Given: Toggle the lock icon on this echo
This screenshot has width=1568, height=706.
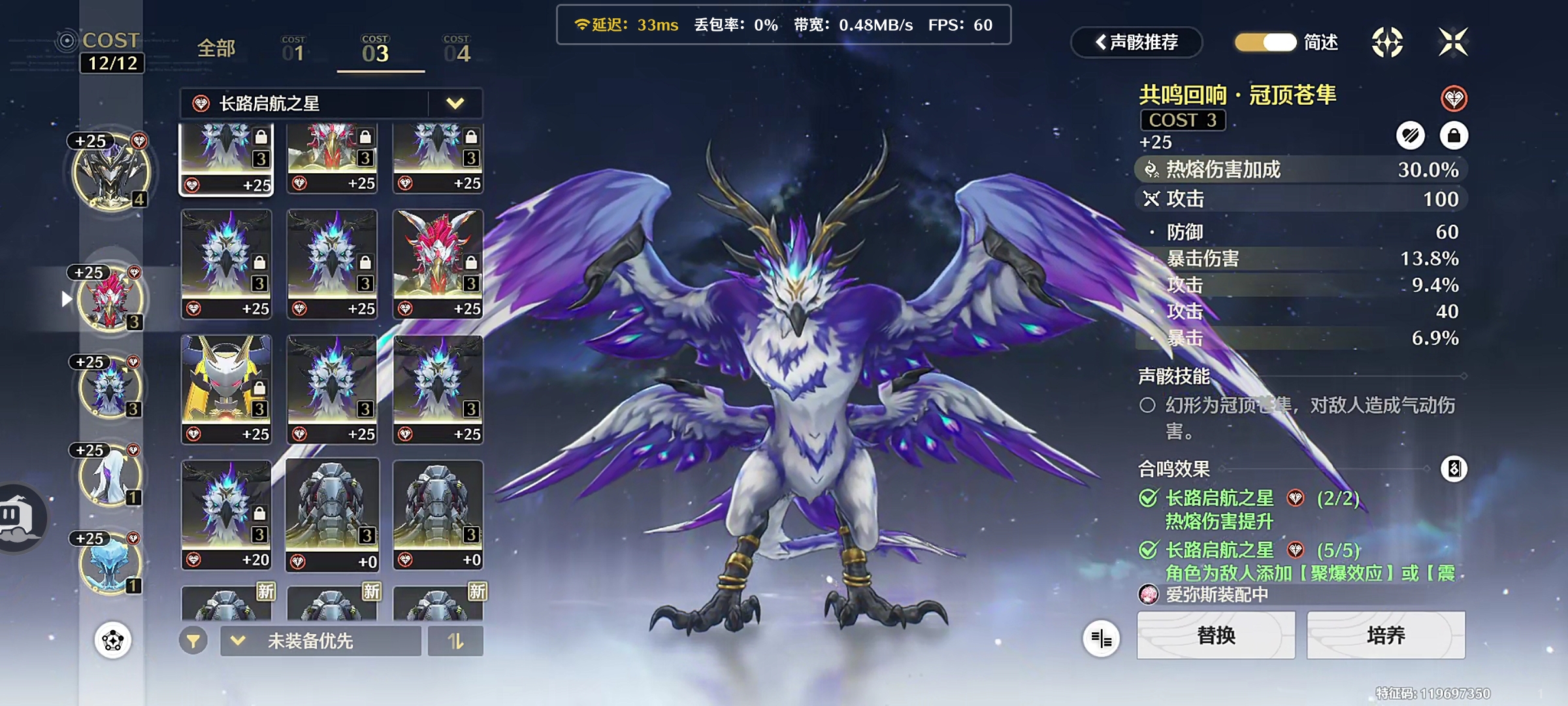Looking at the screenshot, I should coord(1454,136).
